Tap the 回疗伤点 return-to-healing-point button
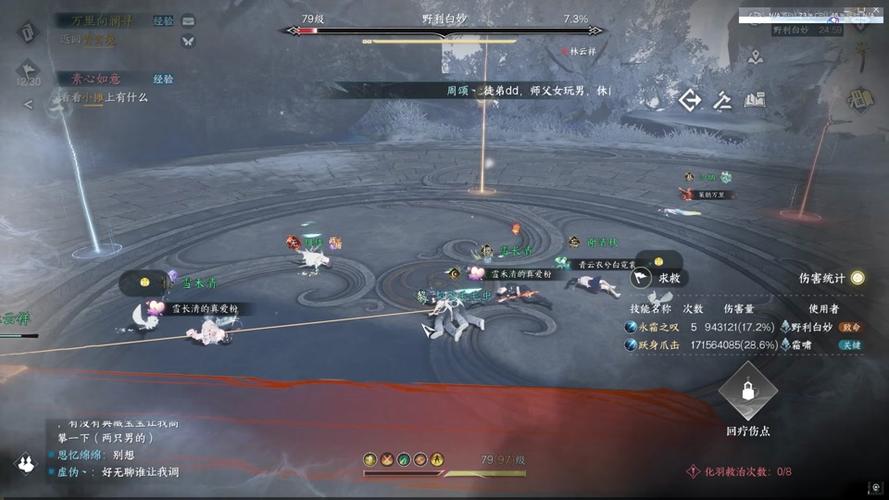 coord(747,397)
